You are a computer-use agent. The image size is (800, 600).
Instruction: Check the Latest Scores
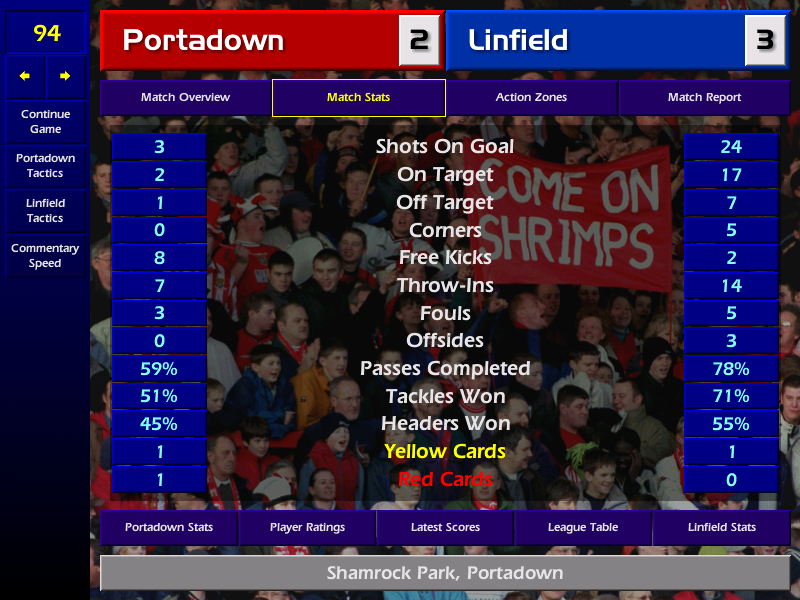pyautogui.click(x=445, y=527)
